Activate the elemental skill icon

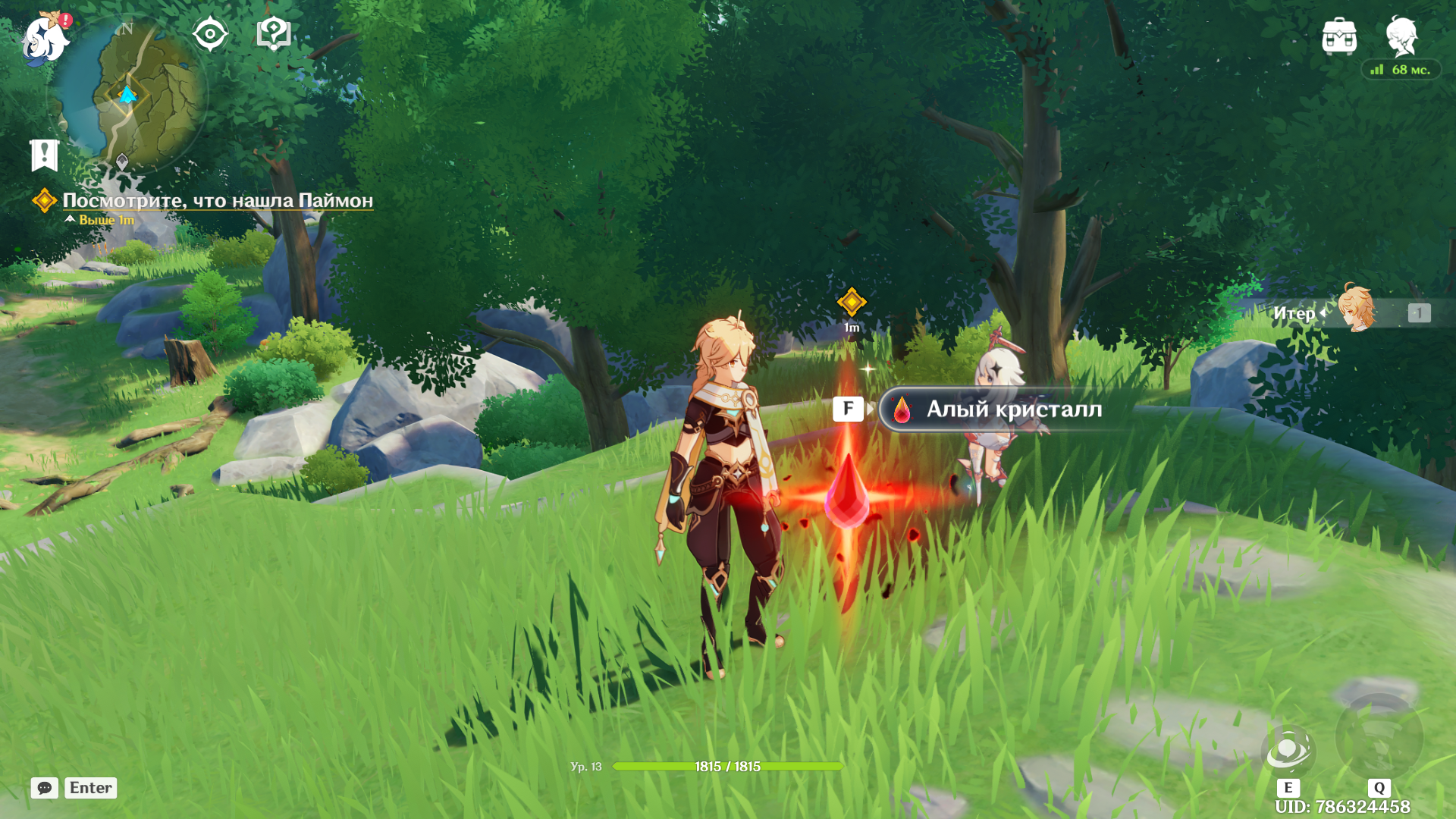pyautogui.click(x=1288, y=751)
